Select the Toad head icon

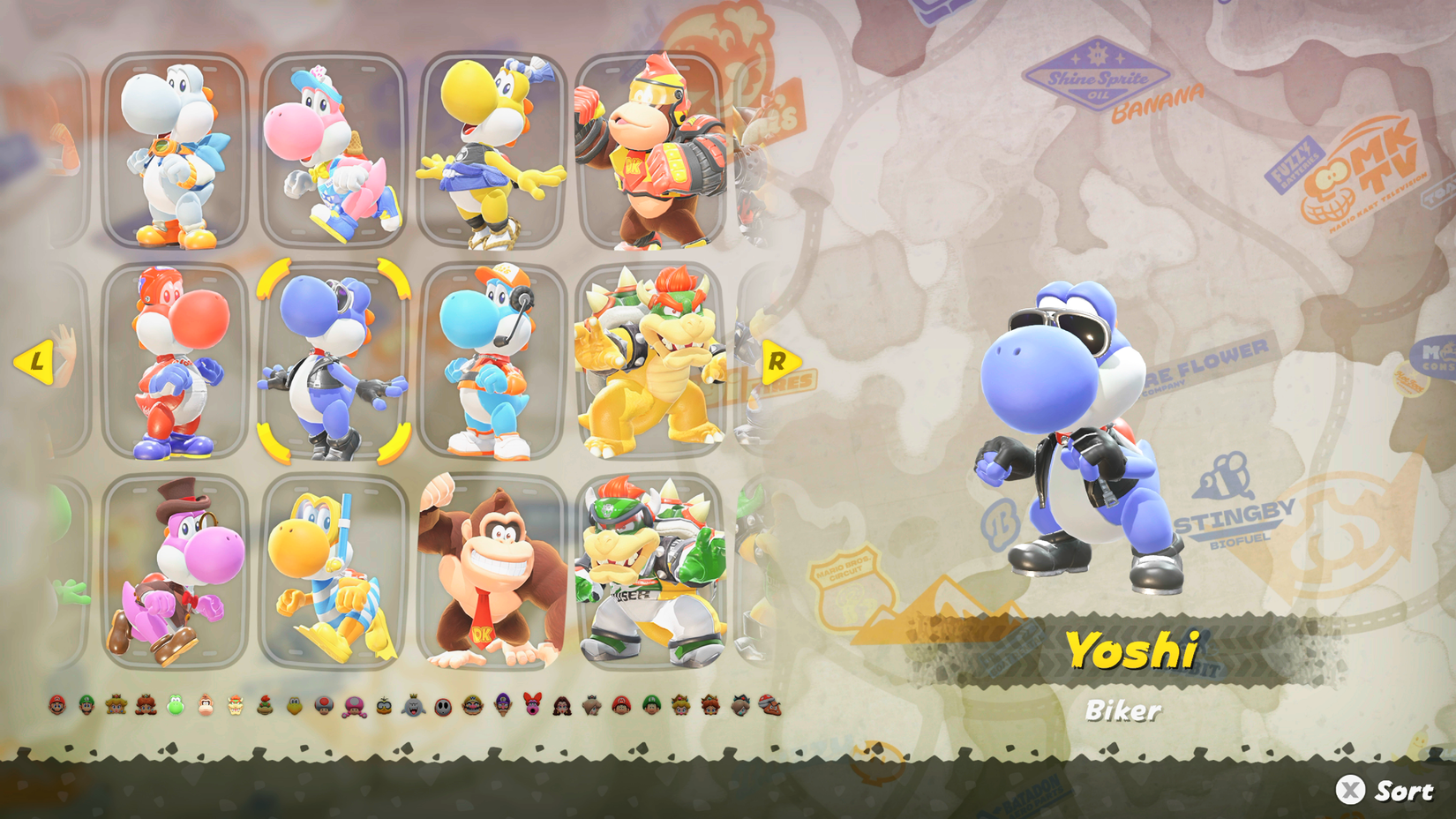pos(323,706)
